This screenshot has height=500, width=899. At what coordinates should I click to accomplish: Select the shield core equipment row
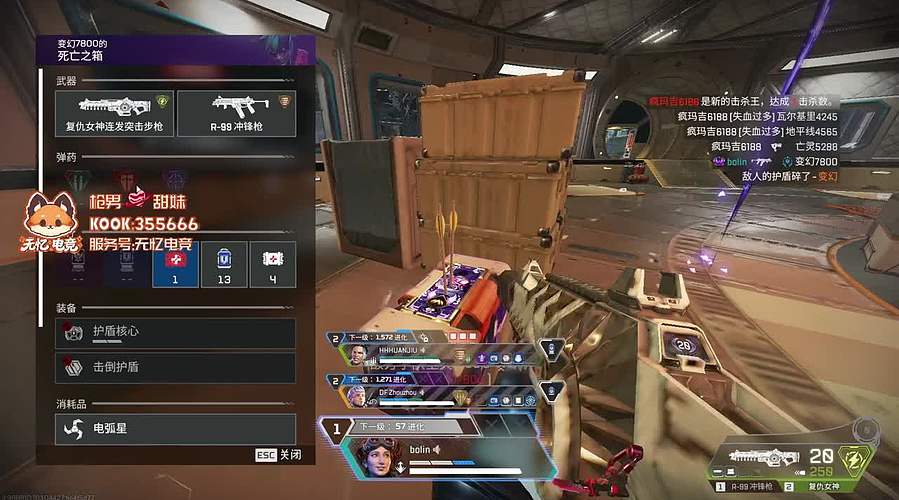point(175,333)
